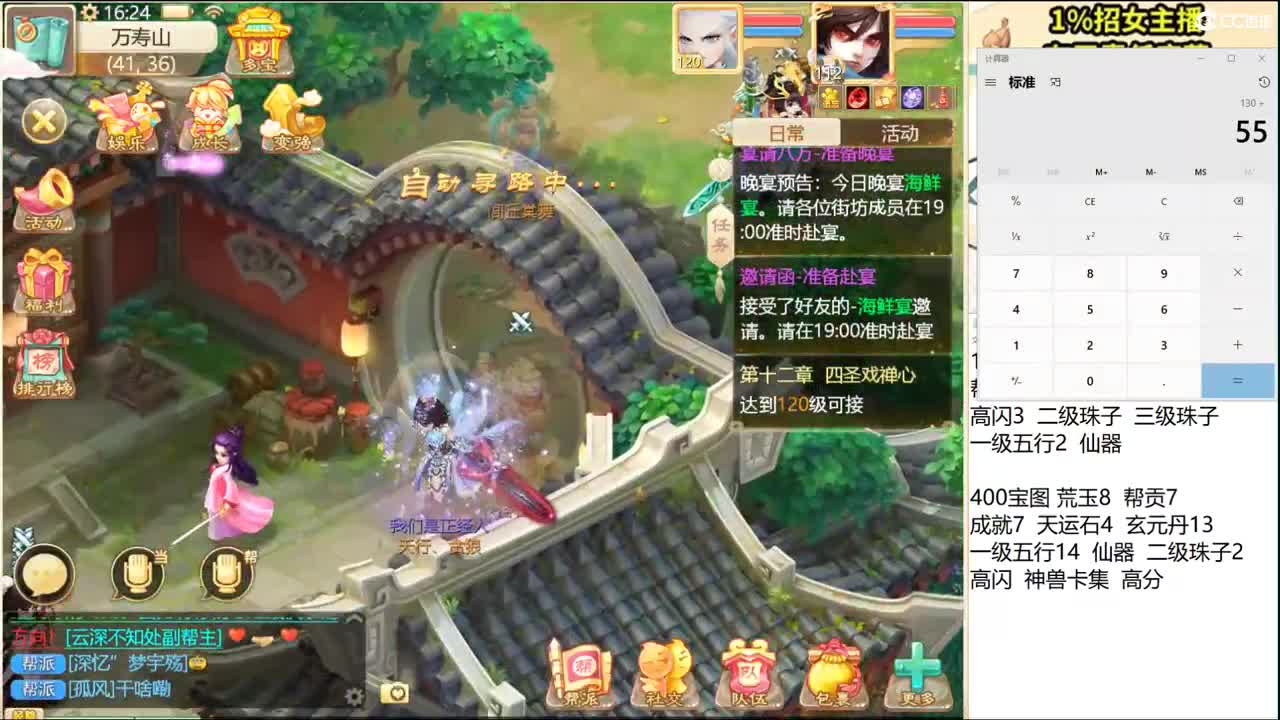Open the 娱乐 (Entertainment) icon

point(124,117)
